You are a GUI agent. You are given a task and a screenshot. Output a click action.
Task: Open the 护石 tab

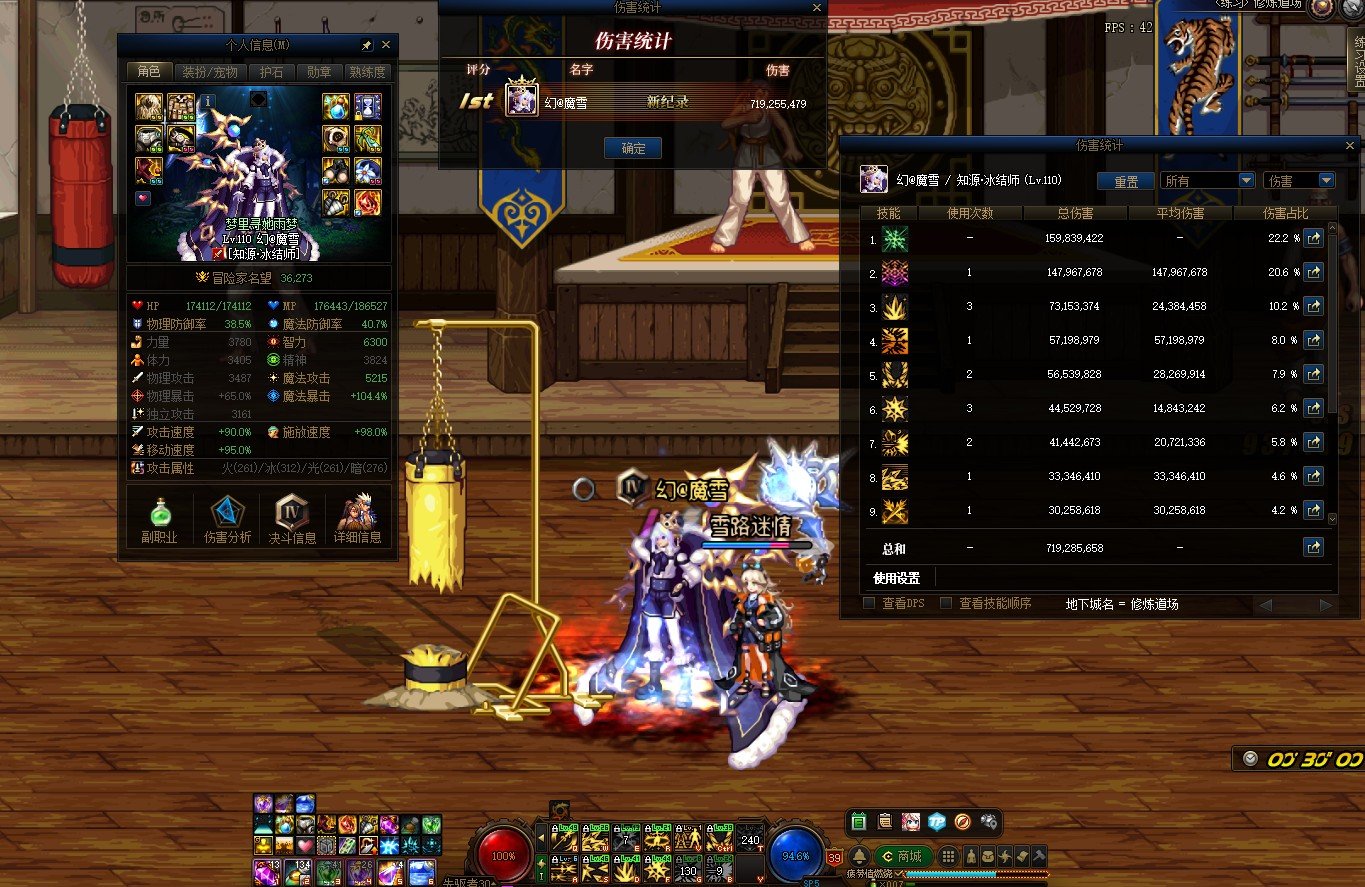click(271, 72)
